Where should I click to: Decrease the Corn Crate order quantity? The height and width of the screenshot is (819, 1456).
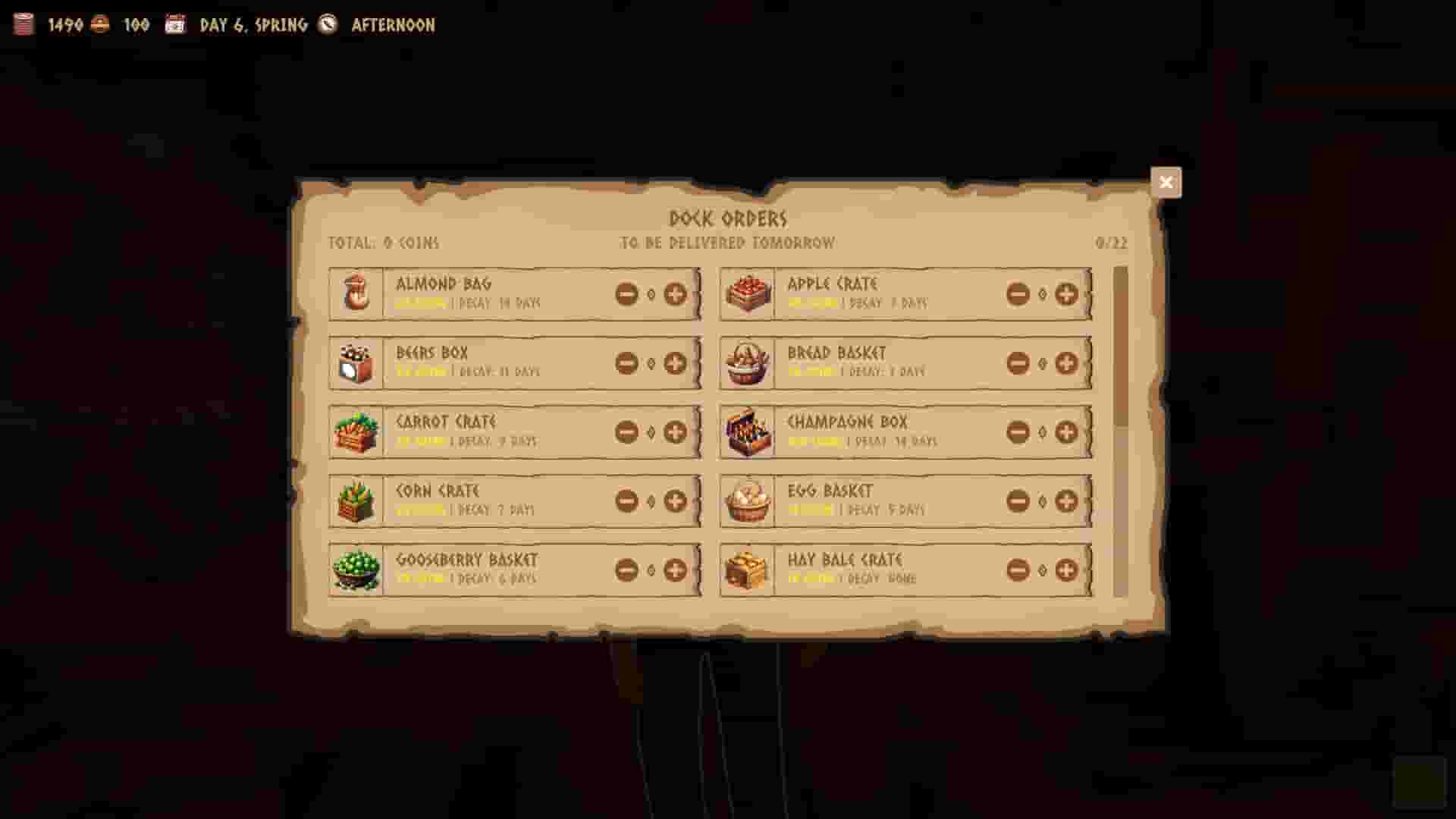[626, 500]
